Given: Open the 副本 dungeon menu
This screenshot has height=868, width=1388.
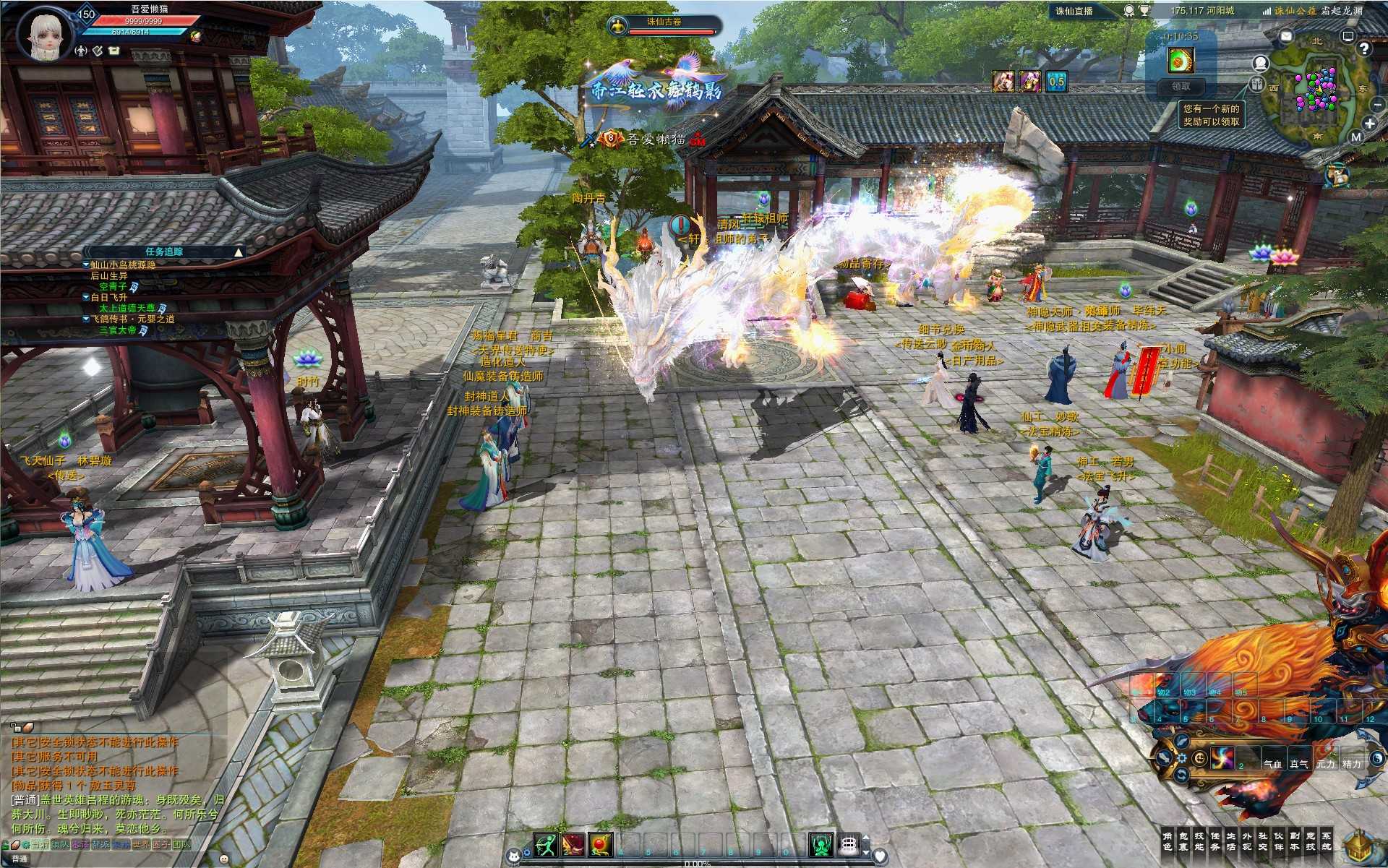Looking at the screenshot, I should tap(1295, 841).
